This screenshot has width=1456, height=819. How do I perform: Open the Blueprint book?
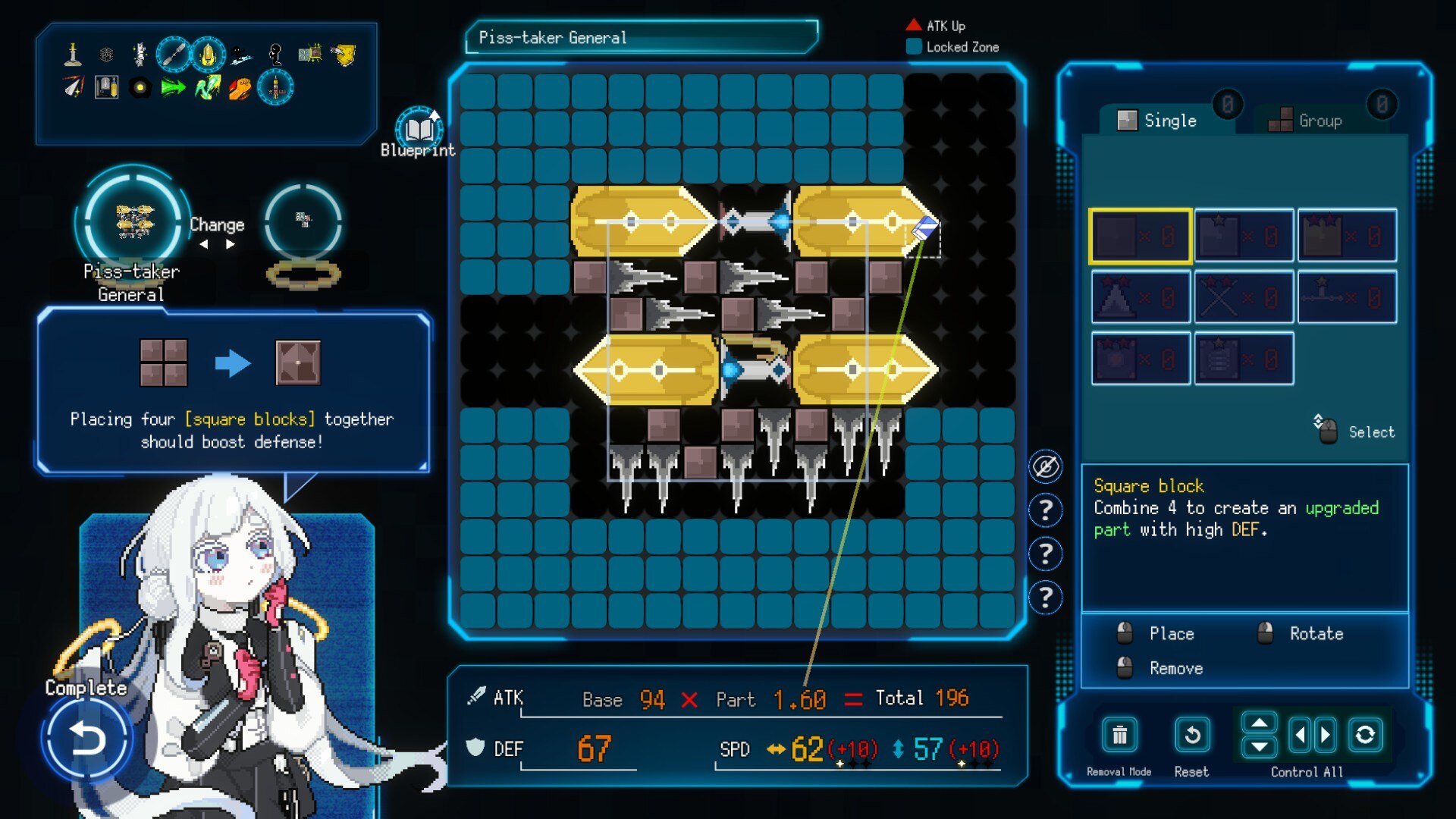point(418,129)
